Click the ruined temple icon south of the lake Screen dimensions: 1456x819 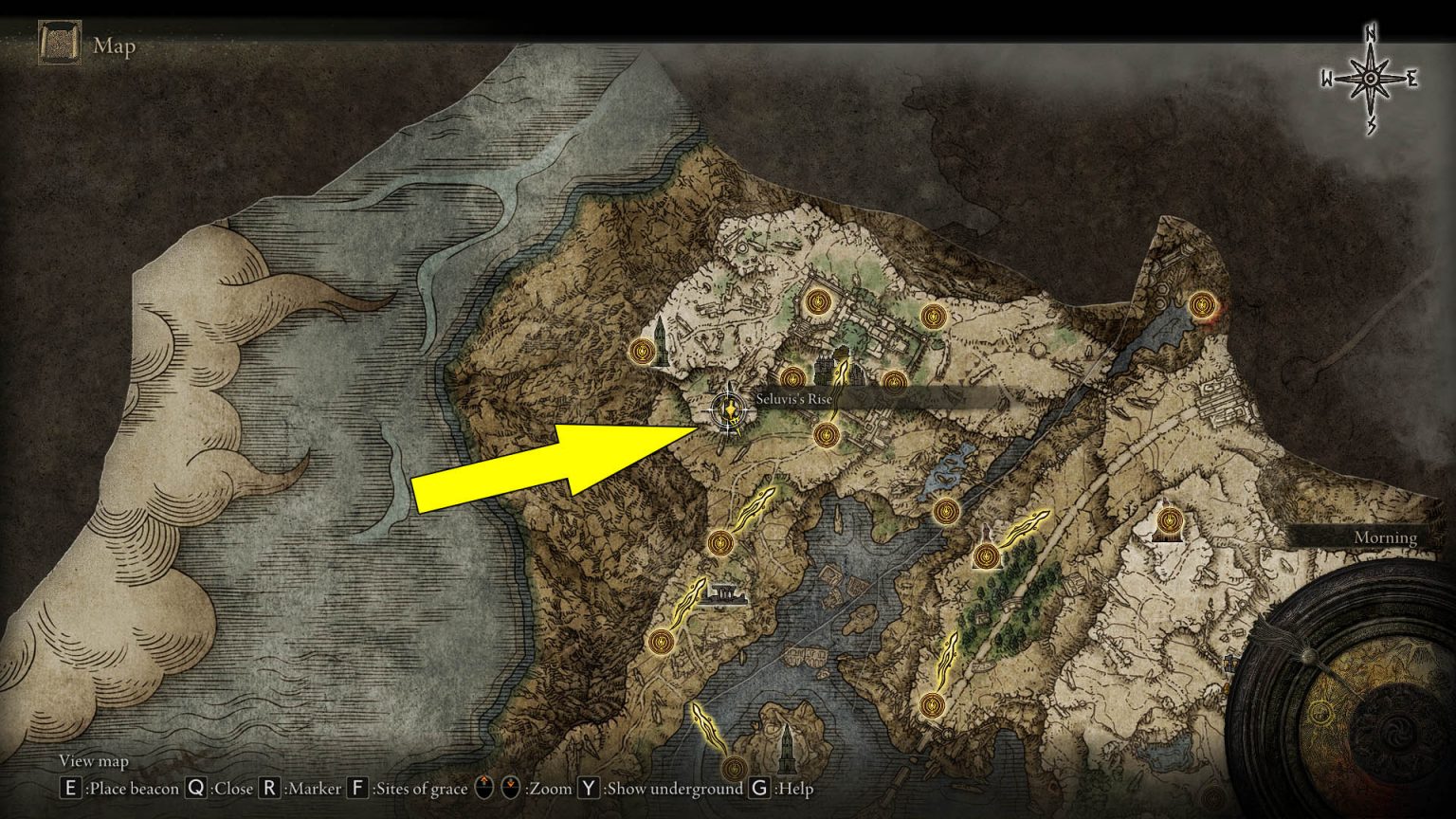tap(725, 595)
